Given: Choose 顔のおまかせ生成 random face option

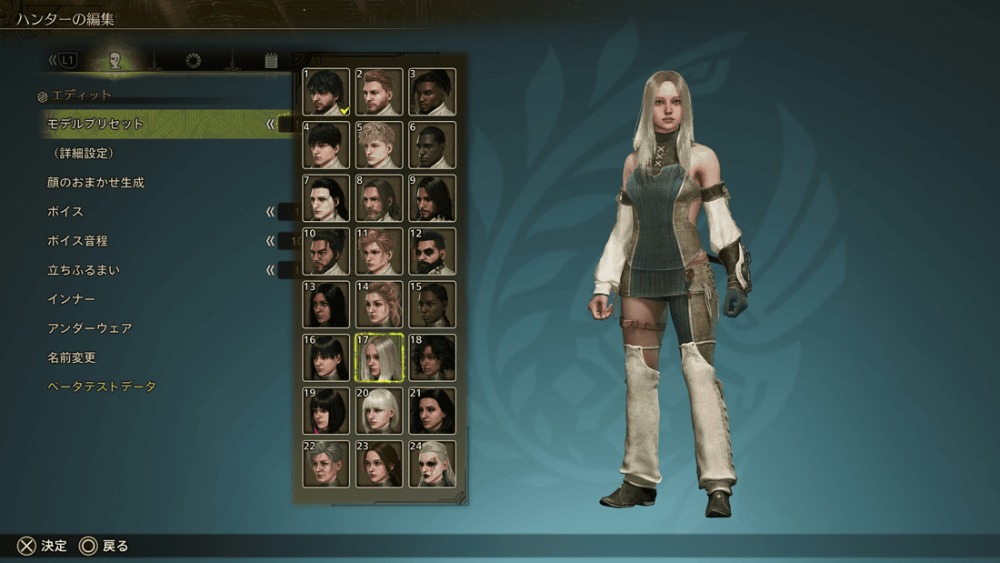Looking at the screenshot, I should [96, 183].
